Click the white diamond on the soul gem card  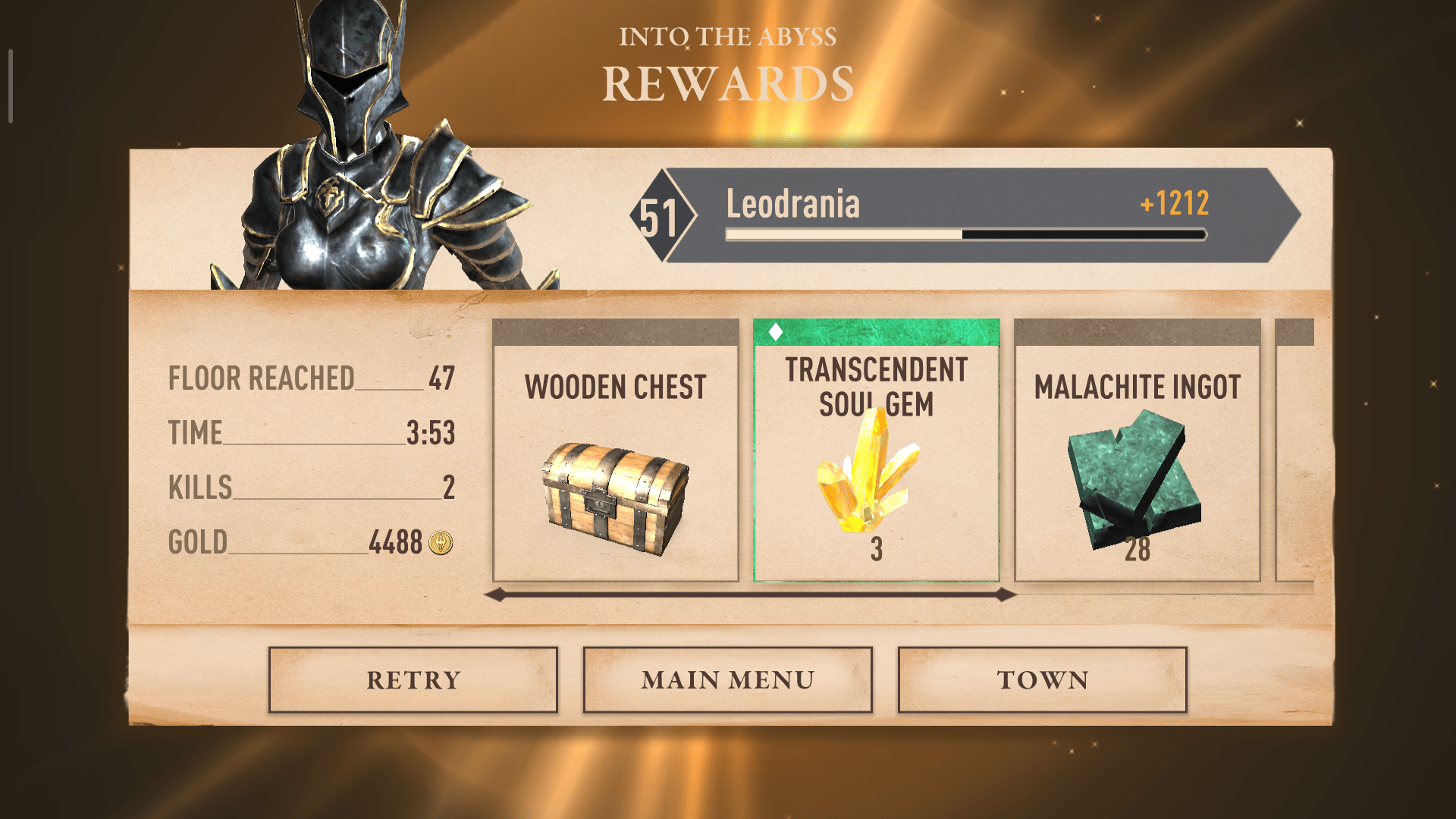tap(775, 331)
